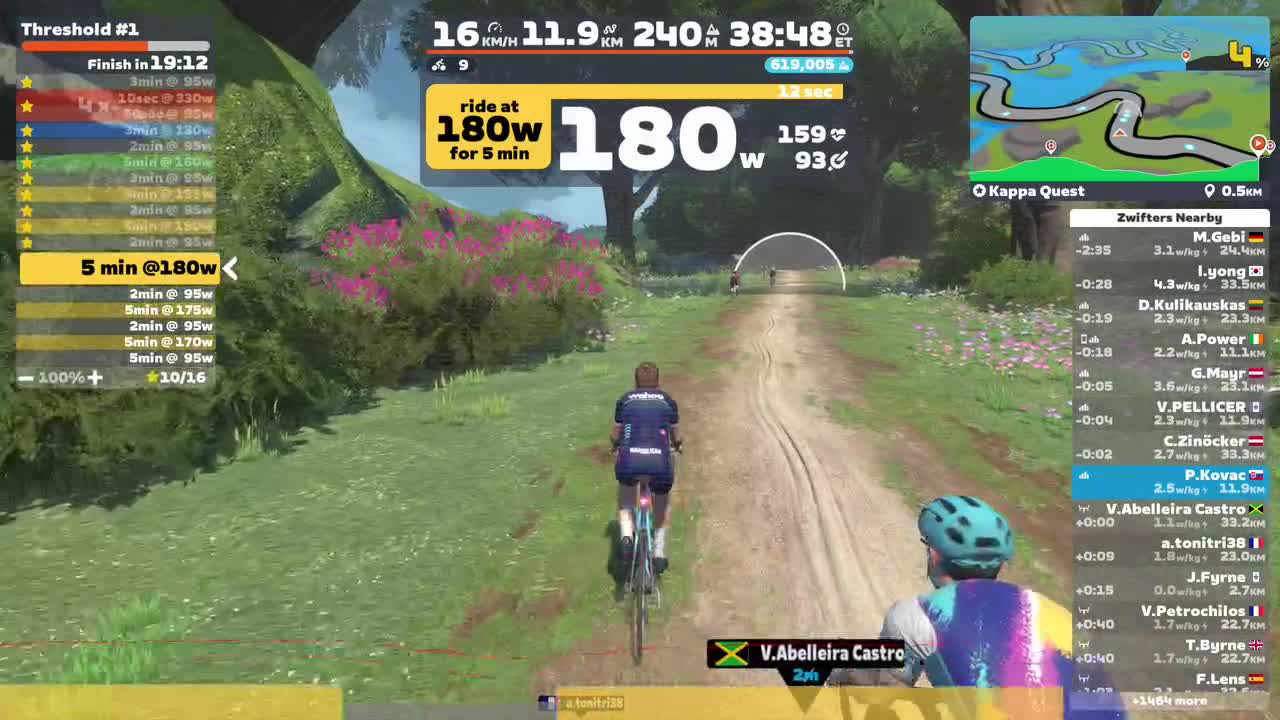Image resolution: width=1280 pixels, height=720 pixels.
Task: Collapse the current interval with the left arrow
Action: click(x=230, y=268)
